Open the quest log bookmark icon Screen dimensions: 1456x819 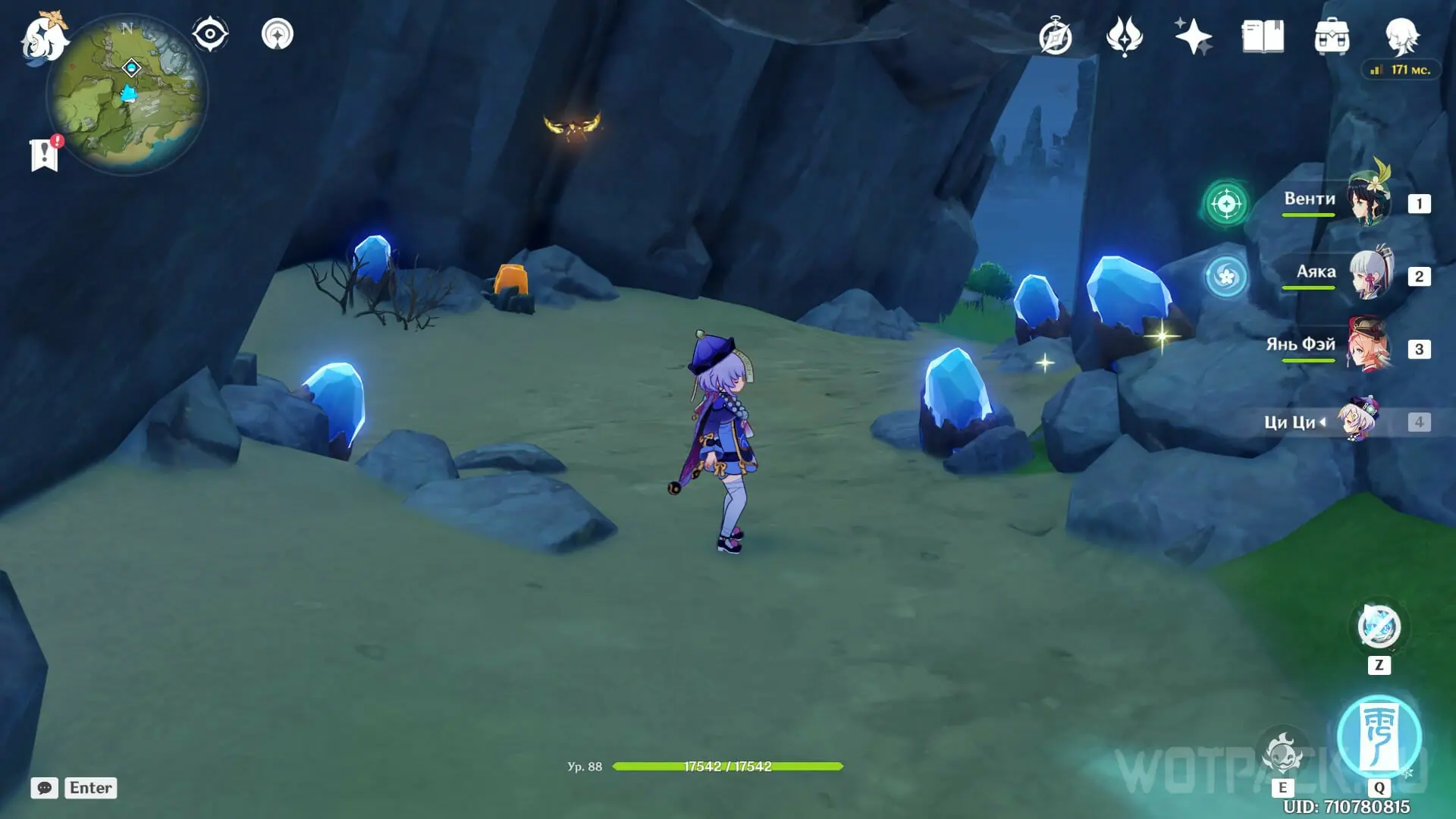45,155
